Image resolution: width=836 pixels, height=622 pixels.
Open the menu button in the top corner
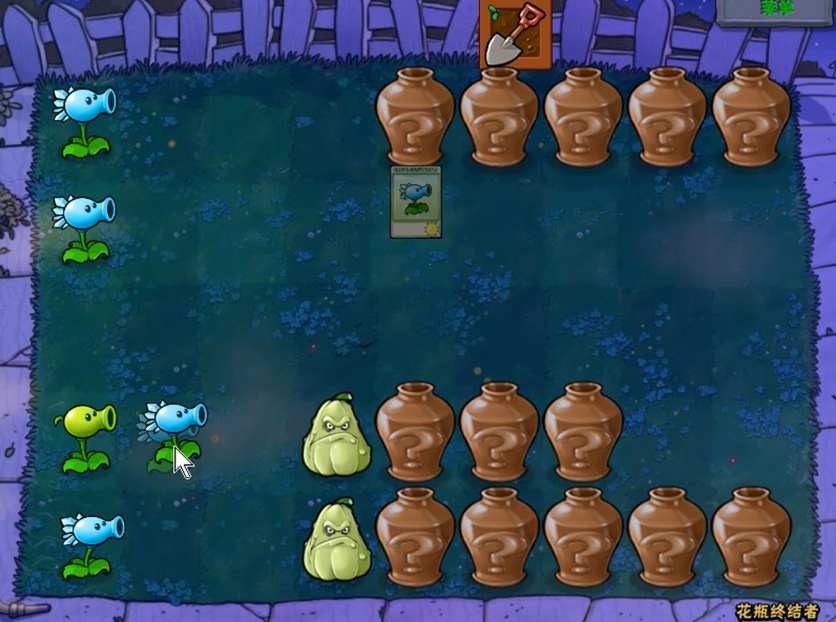[775, 9]
